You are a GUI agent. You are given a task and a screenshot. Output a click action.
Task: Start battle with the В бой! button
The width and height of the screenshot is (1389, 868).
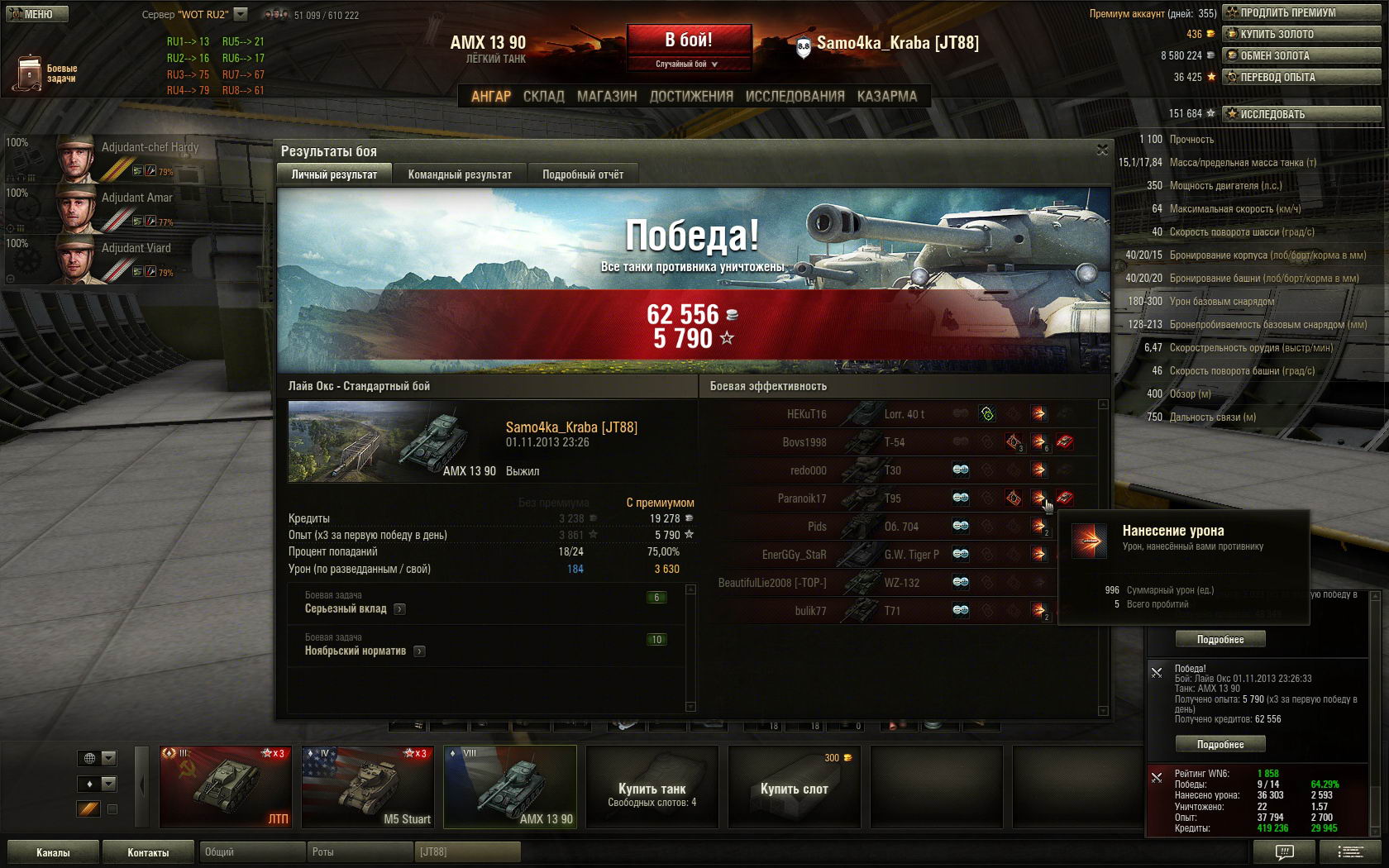pos(689,40)
